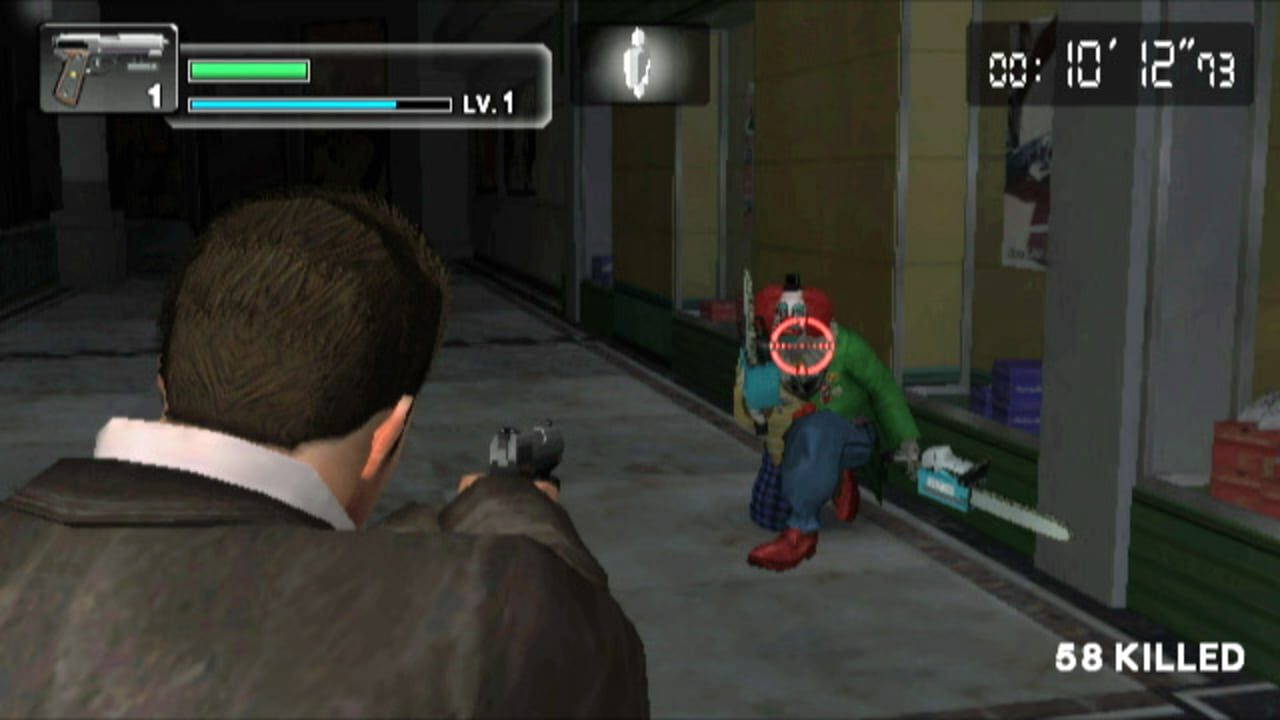Click the red targeting reticle on the clown
This screenshot has width=1280, height=720.
(800, 345)
